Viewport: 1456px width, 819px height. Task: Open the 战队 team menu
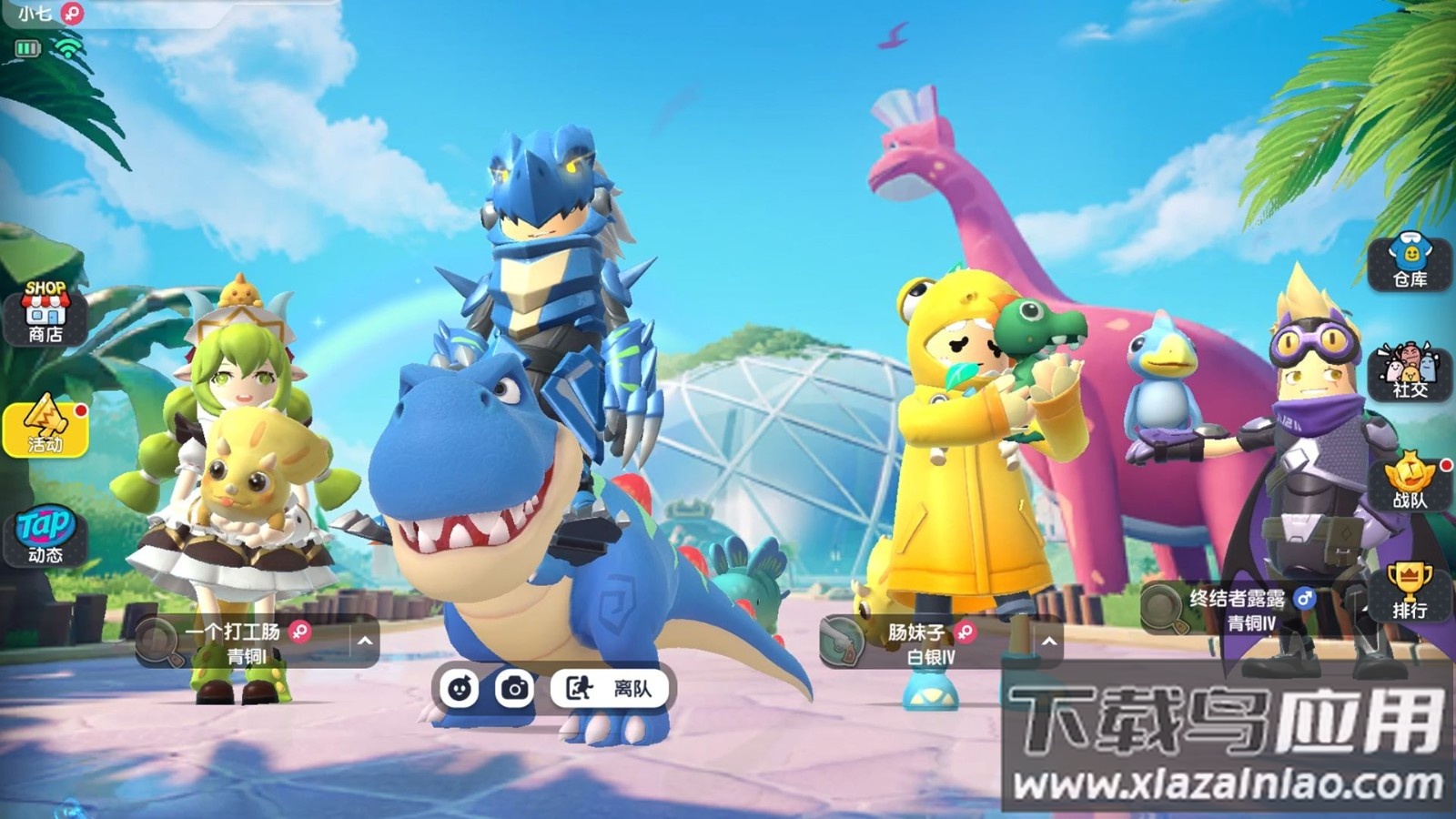[x=1410, y=481]
